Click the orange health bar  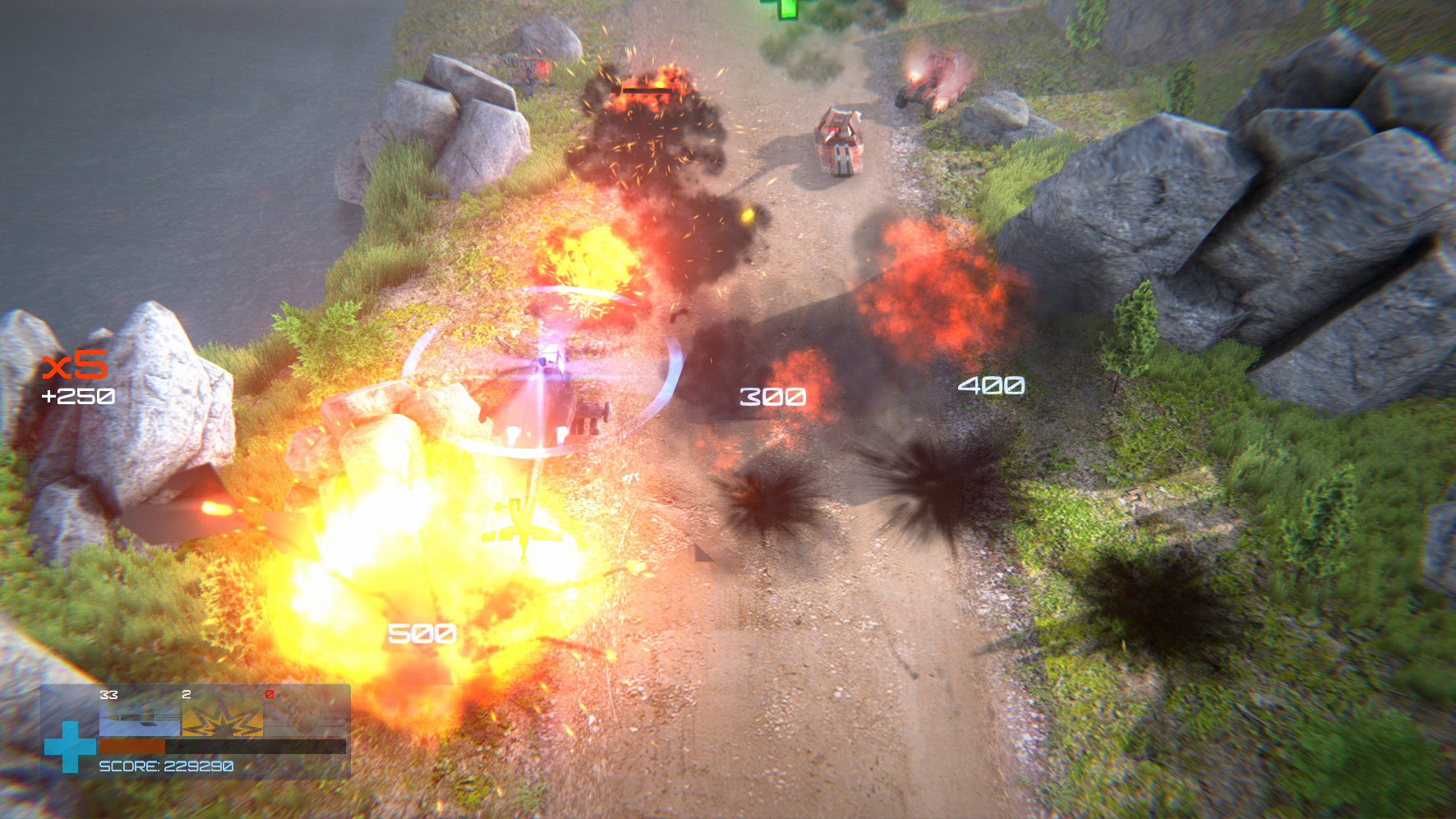(x=132, y=747)
